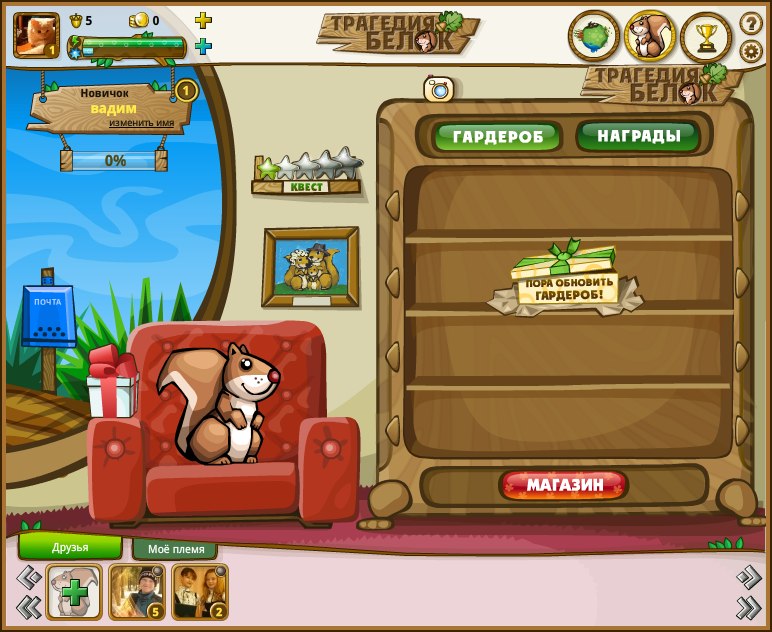This screenshot has height=632, width=772.
Task: Select the squirrel profile round button
Action: pyautogui.click(x=650, y=37)
